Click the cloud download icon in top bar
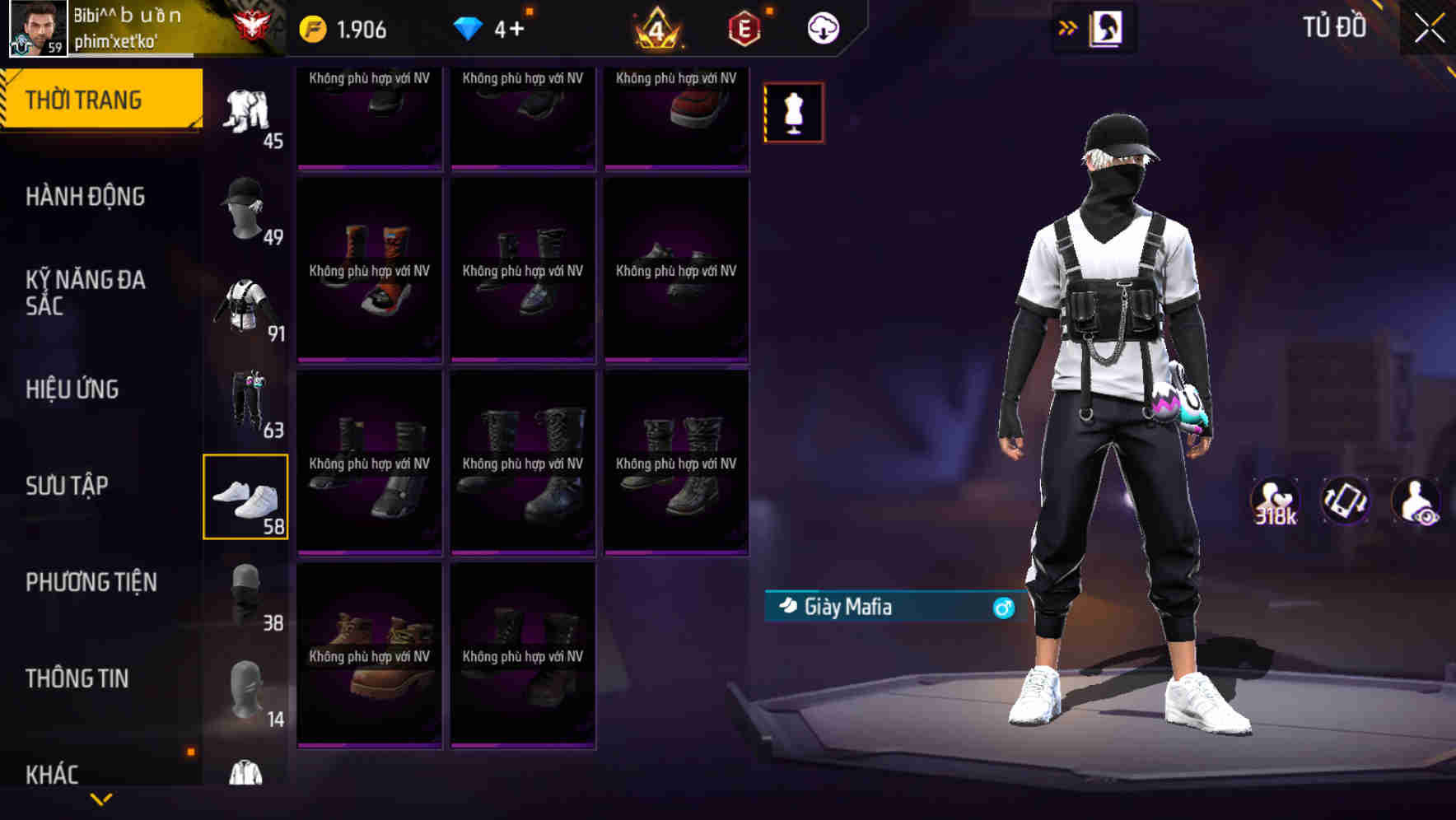Image resolution: width=1456 pixels, height=820 pixels. click(821, 27)
